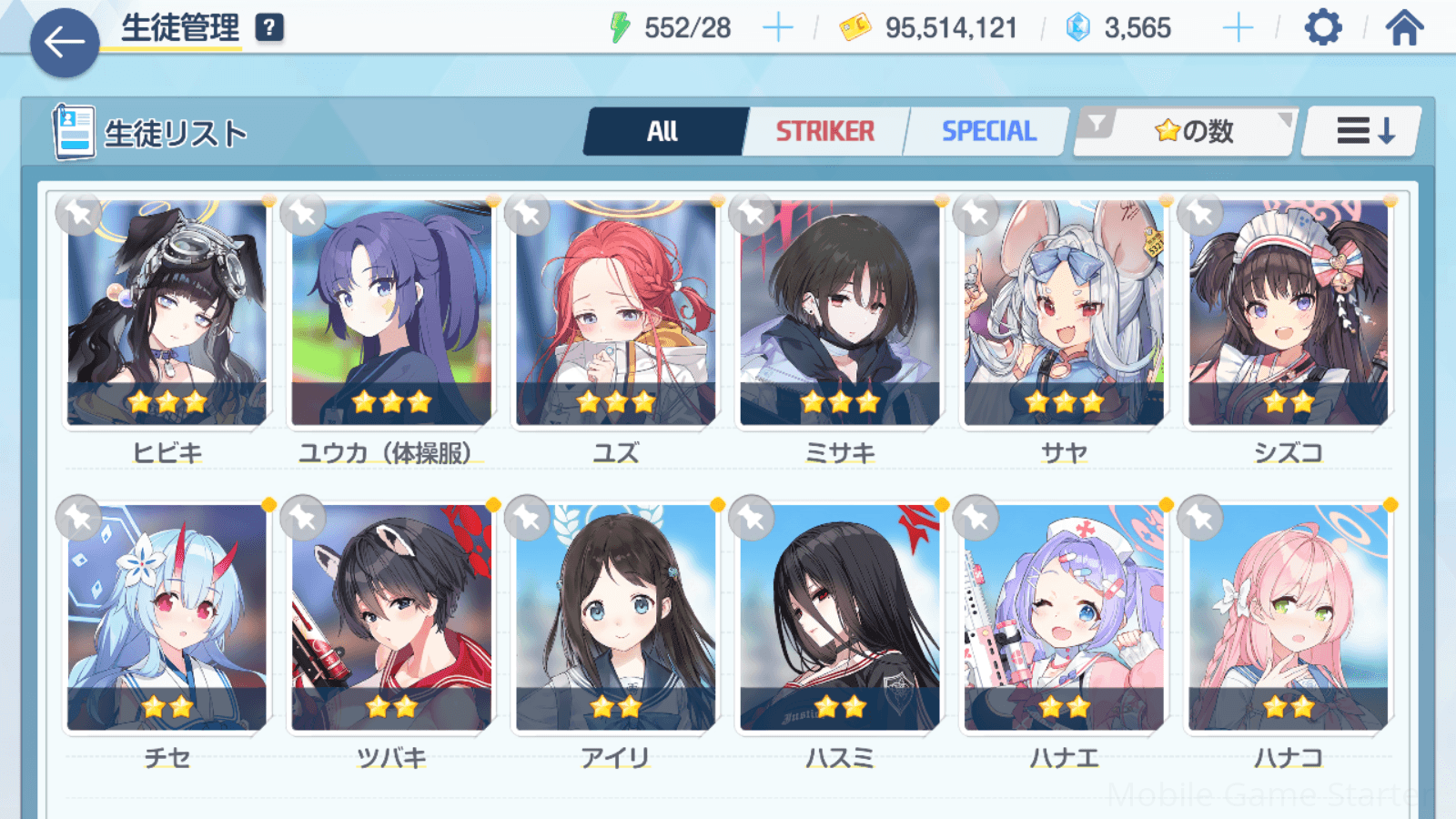Choose the チセ student card
The height and width of the screenshot is (819, 1456).
point(167,619)
